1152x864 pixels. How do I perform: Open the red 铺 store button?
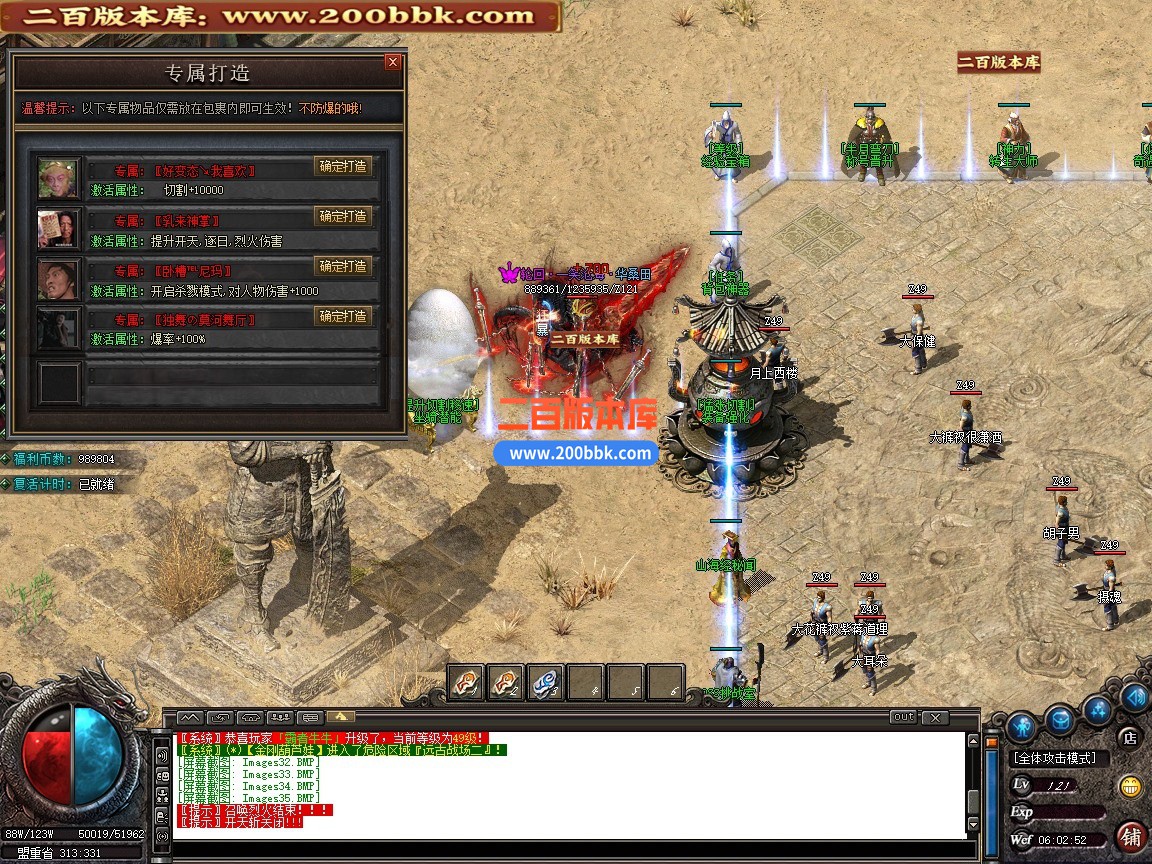[1131, 836]
